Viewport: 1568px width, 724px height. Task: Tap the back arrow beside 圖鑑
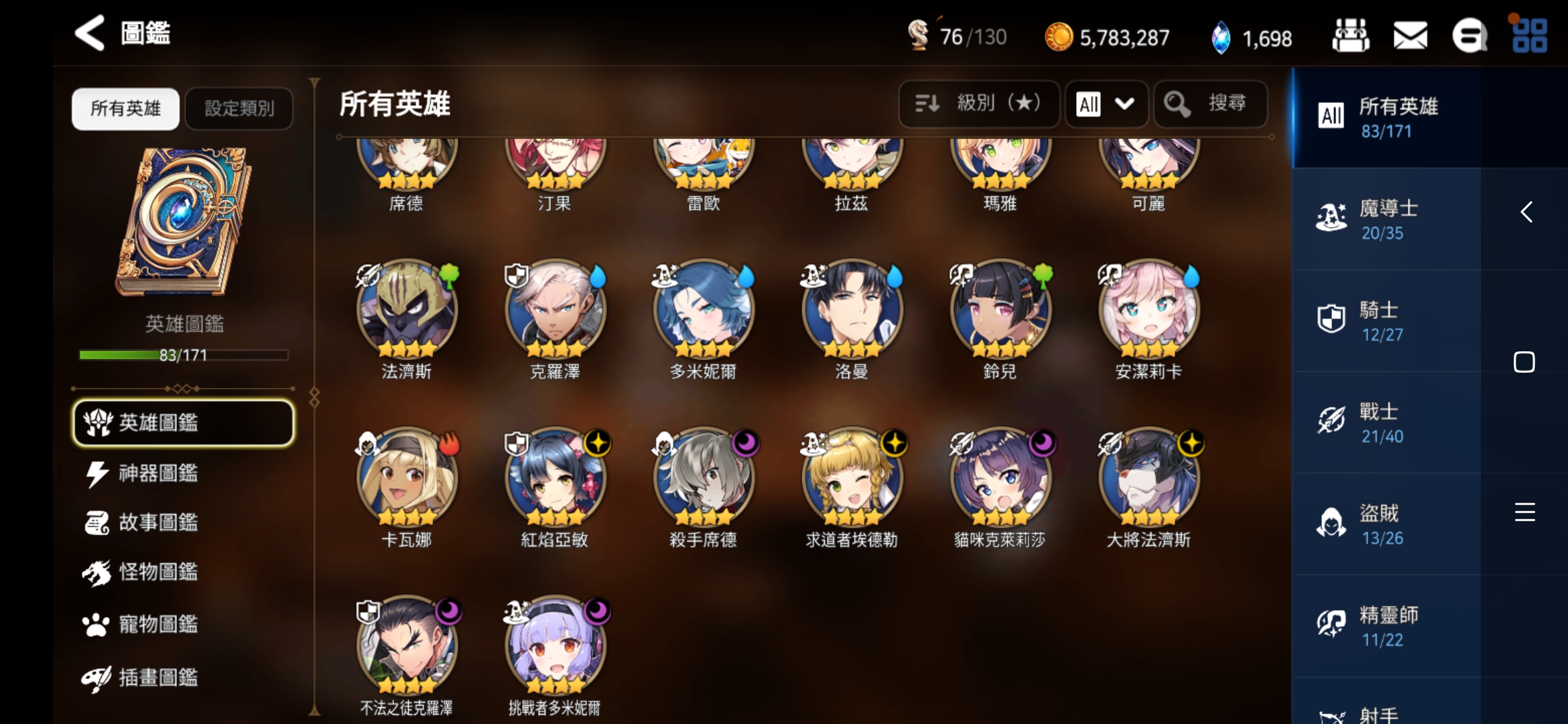[x=89, y=33]
